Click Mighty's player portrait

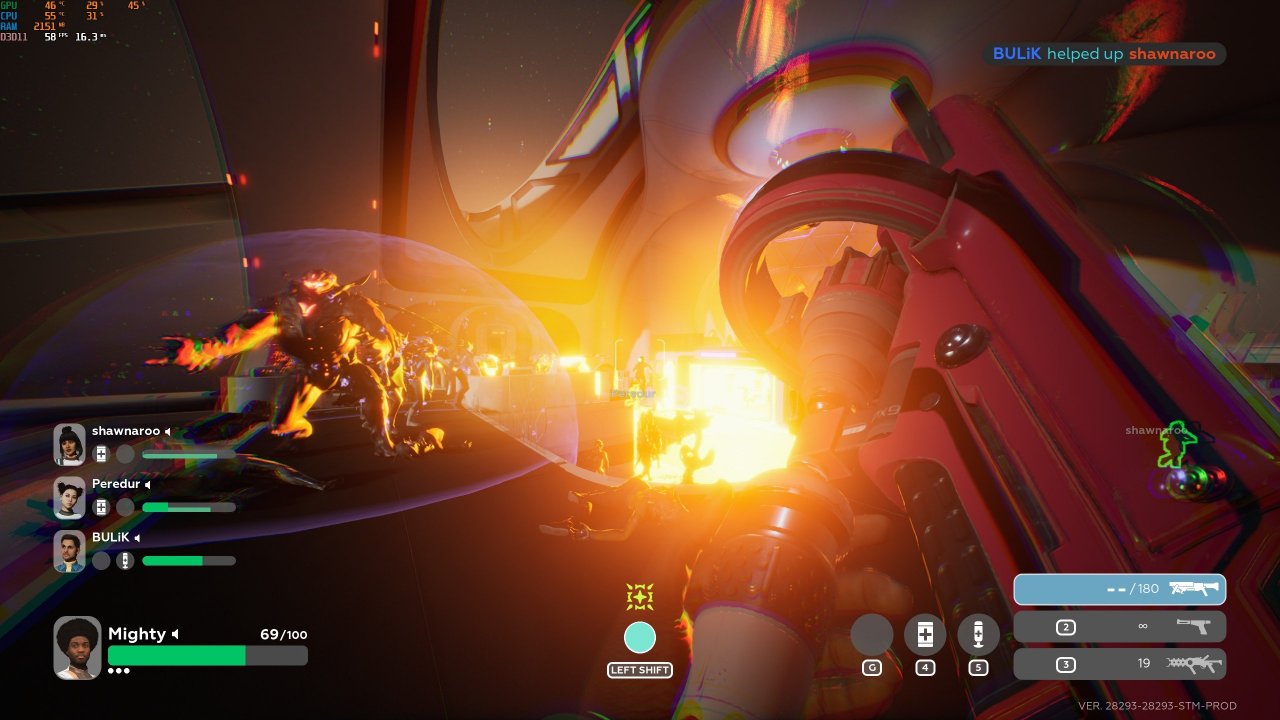77,648
